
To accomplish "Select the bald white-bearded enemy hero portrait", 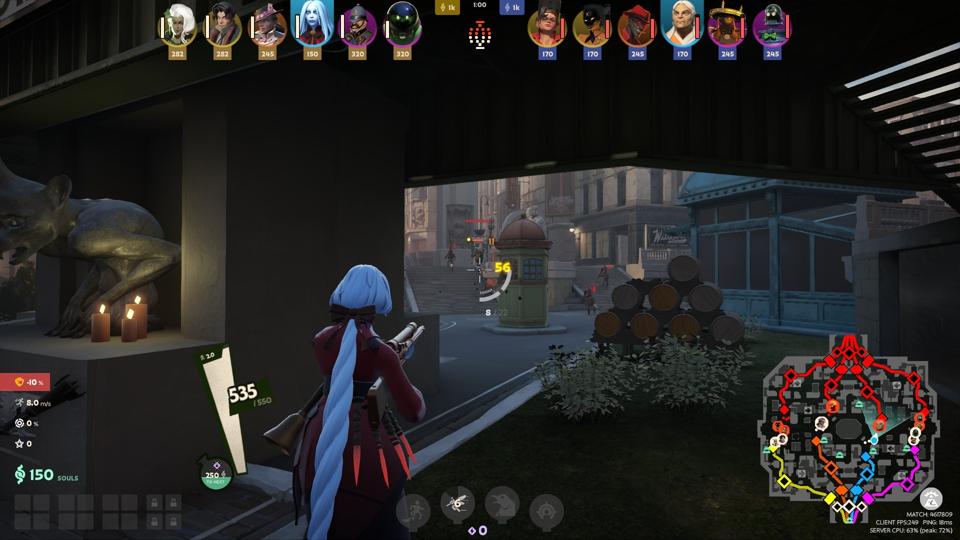I will pos(682,23).
